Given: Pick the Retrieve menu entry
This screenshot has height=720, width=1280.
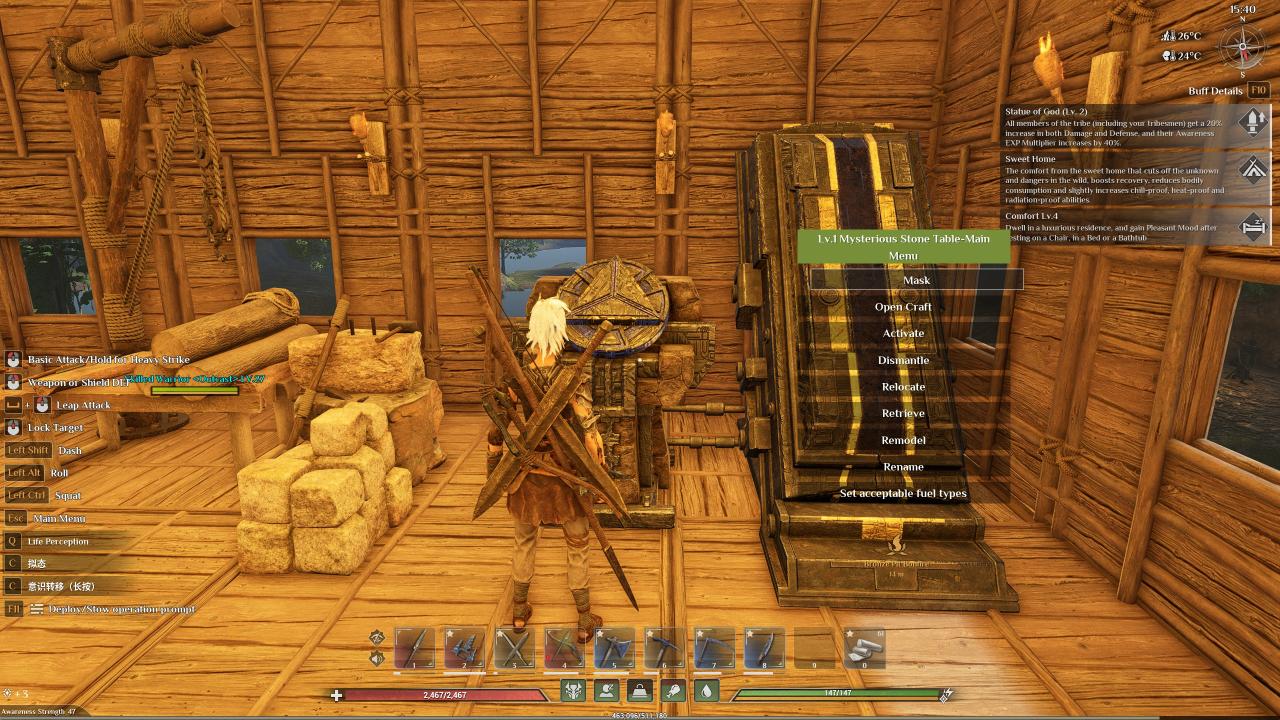Looking at the screenshot, I should (x=903, y=413).
